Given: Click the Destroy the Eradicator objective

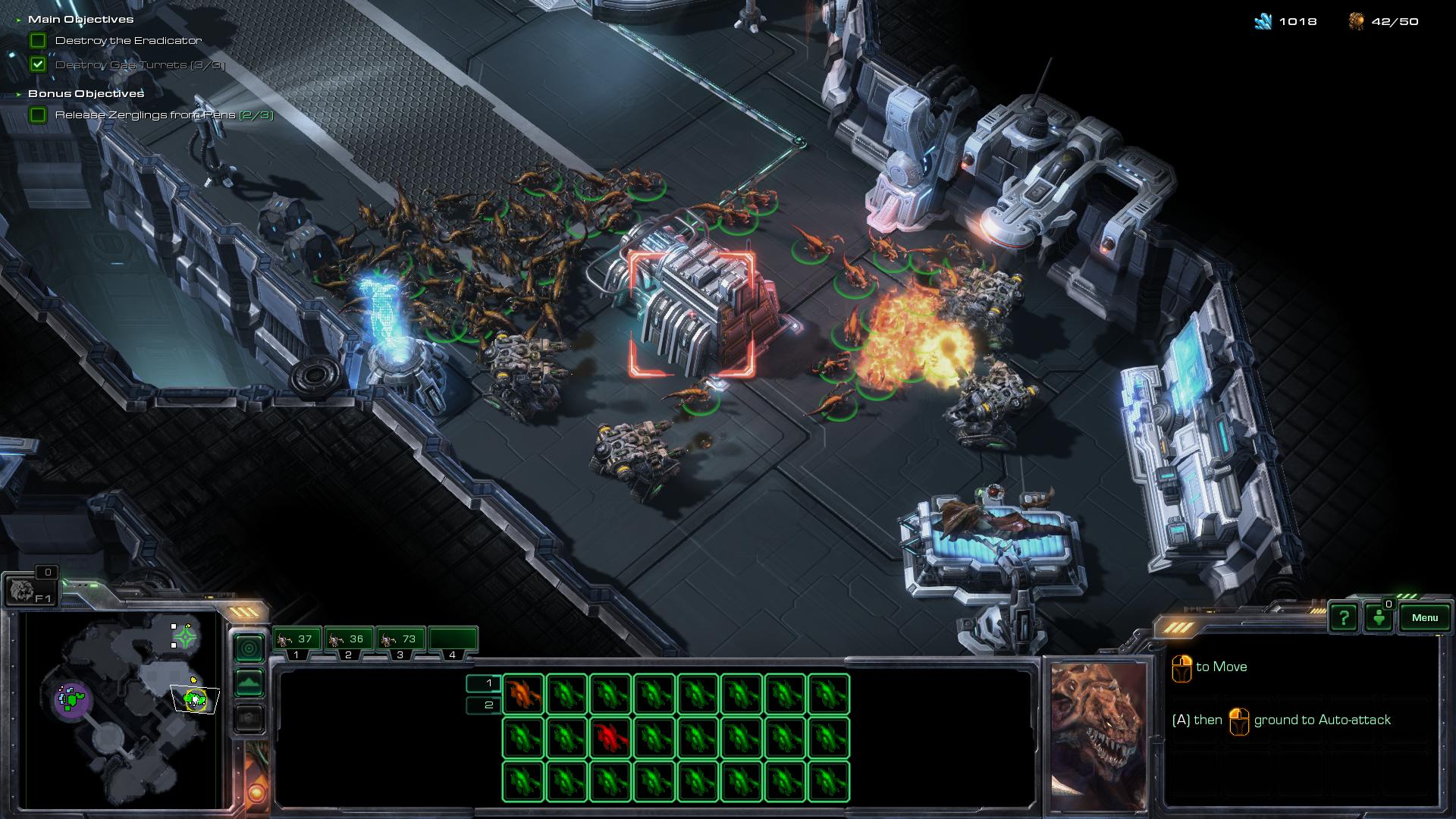Looking at the screenshot, I should pos(128,41).
